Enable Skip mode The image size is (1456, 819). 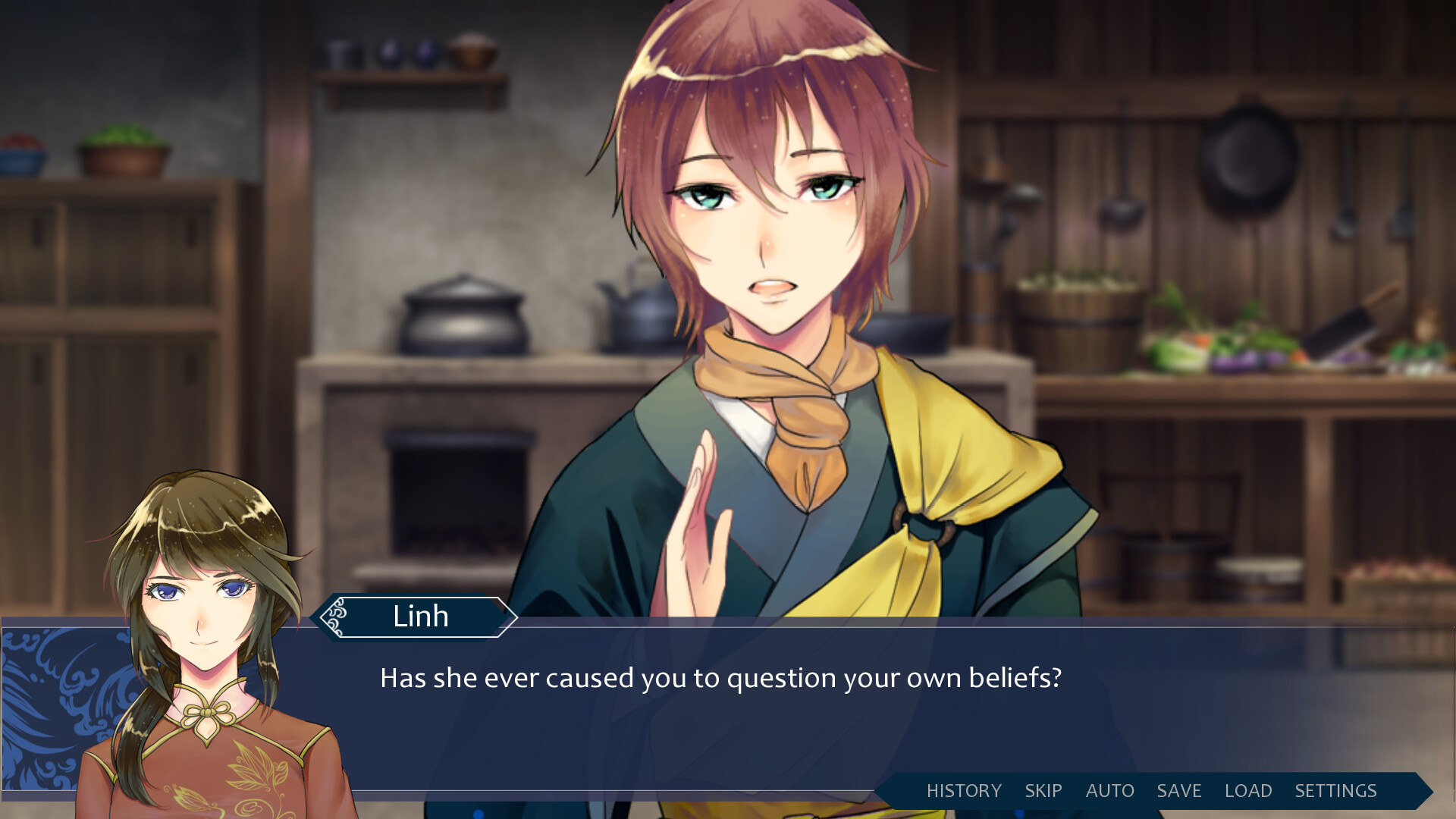pos(1043,790)
